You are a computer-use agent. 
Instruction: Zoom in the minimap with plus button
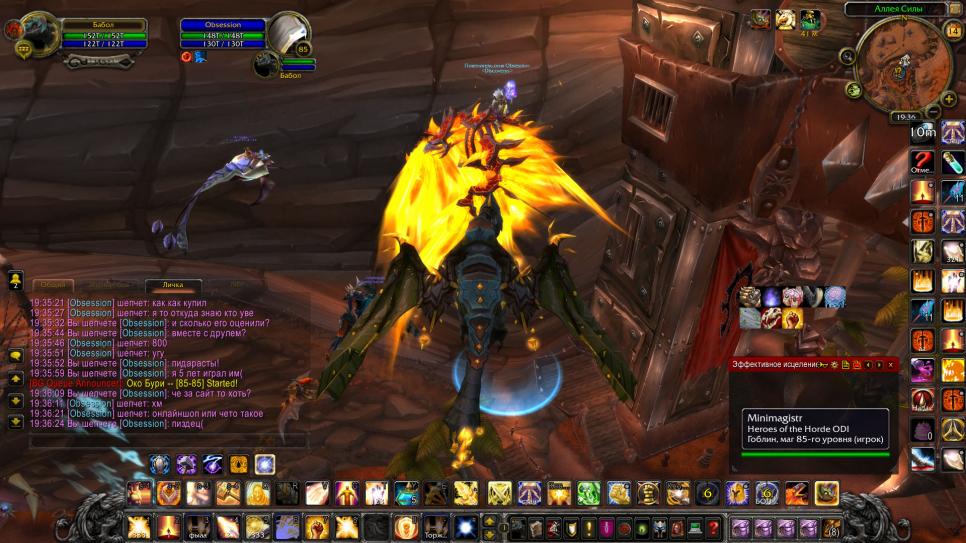pos(945,98)
